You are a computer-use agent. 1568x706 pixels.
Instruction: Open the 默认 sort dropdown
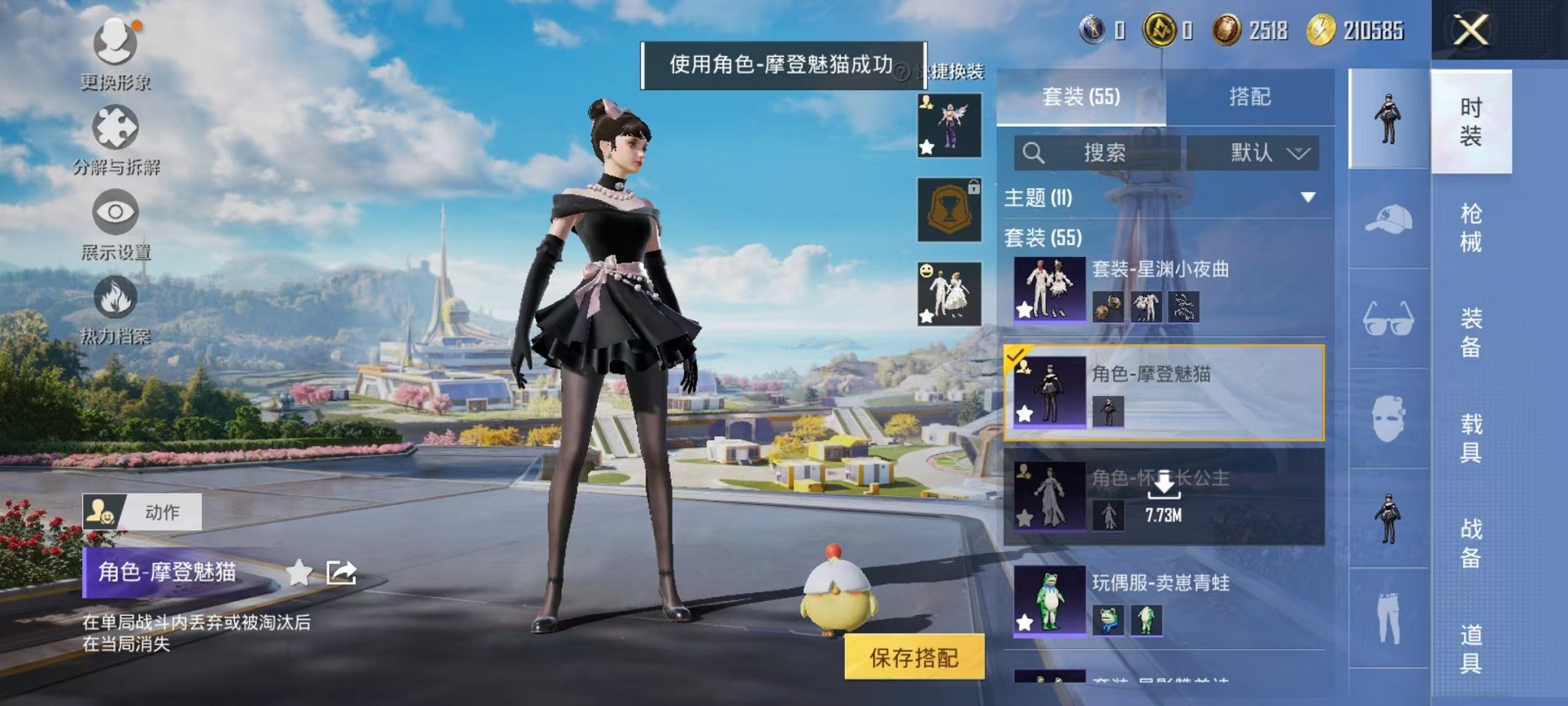point(1253,153)
